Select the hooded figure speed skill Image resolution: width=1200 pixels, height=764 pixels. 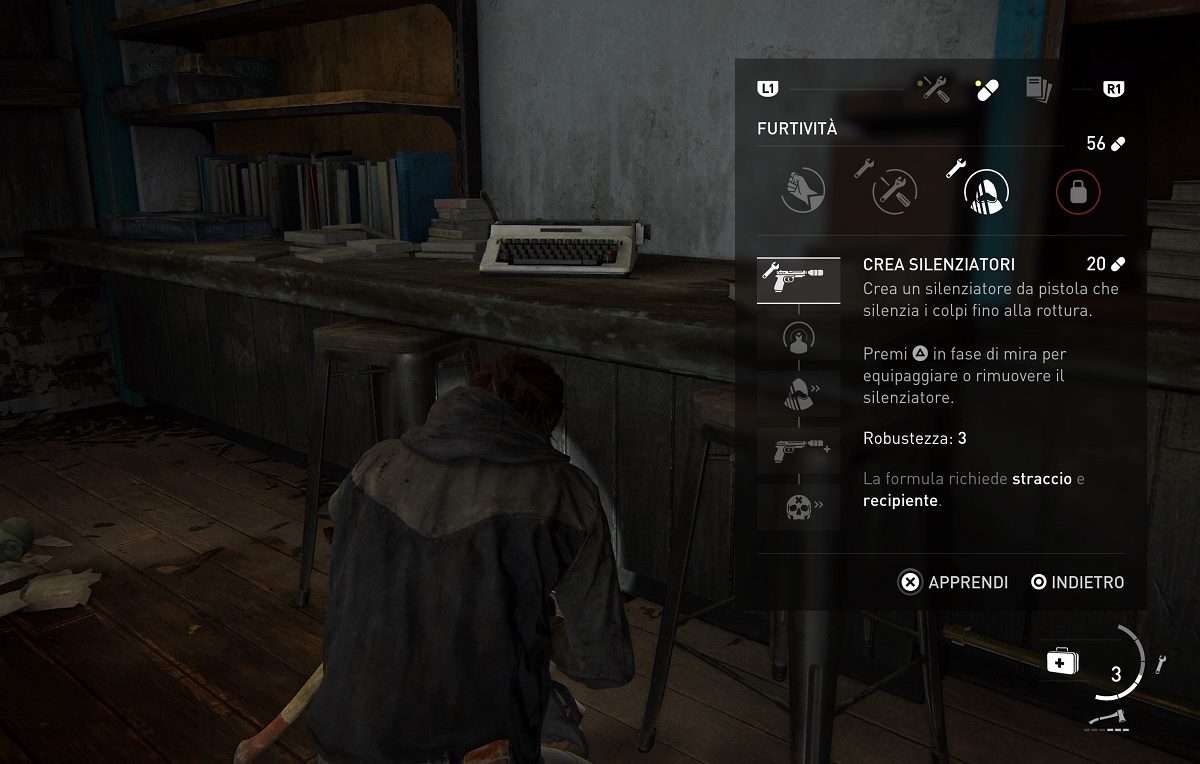click(797, 395)
